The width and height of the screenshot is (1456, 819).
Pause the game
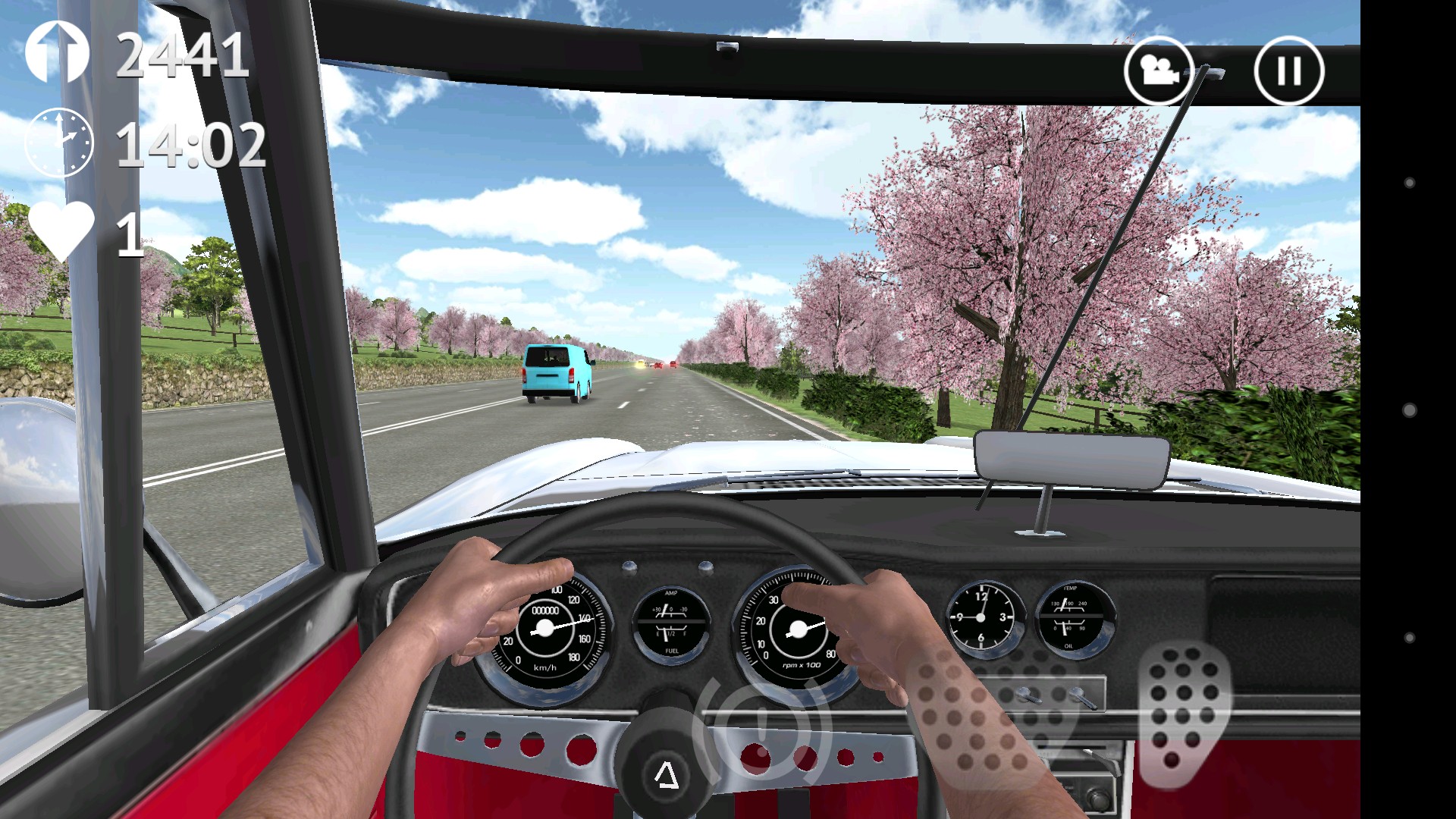tap(1289, 71)
